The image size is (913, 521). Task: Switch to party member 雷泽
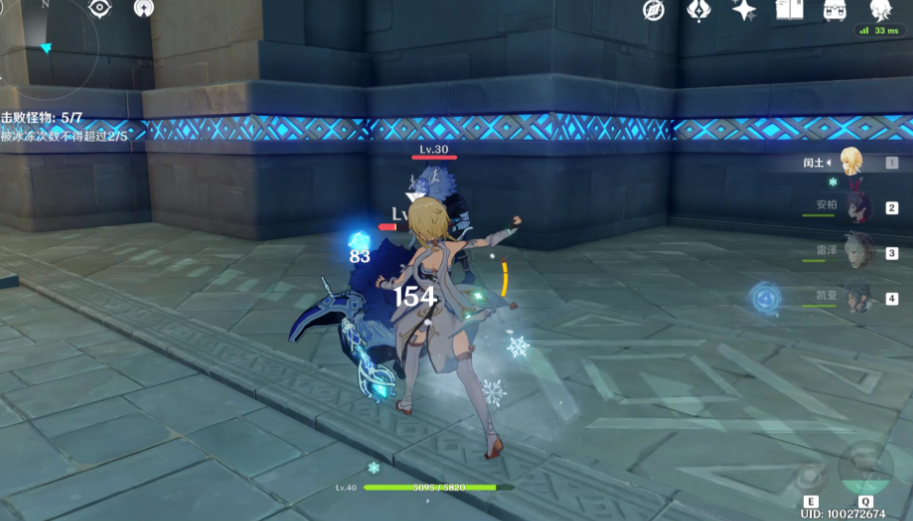[x=856, y=252]
